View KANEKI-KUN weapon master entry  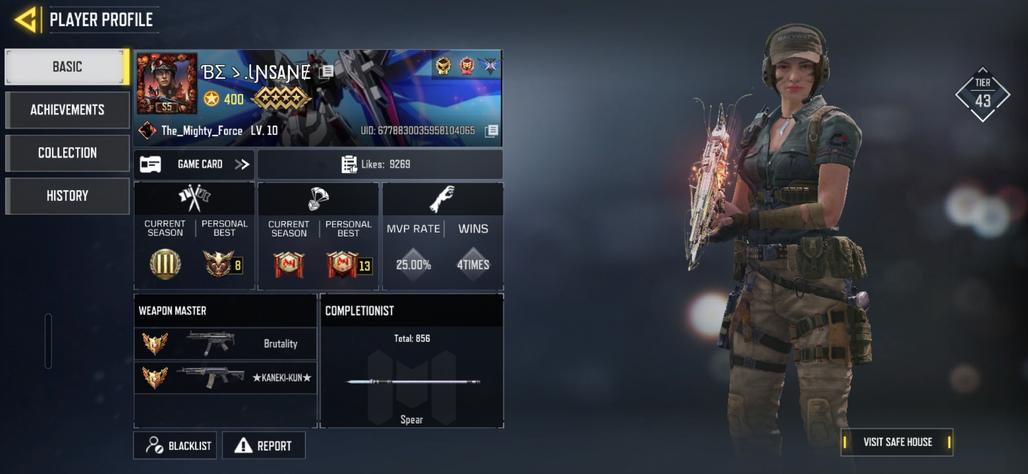[225, 377]
